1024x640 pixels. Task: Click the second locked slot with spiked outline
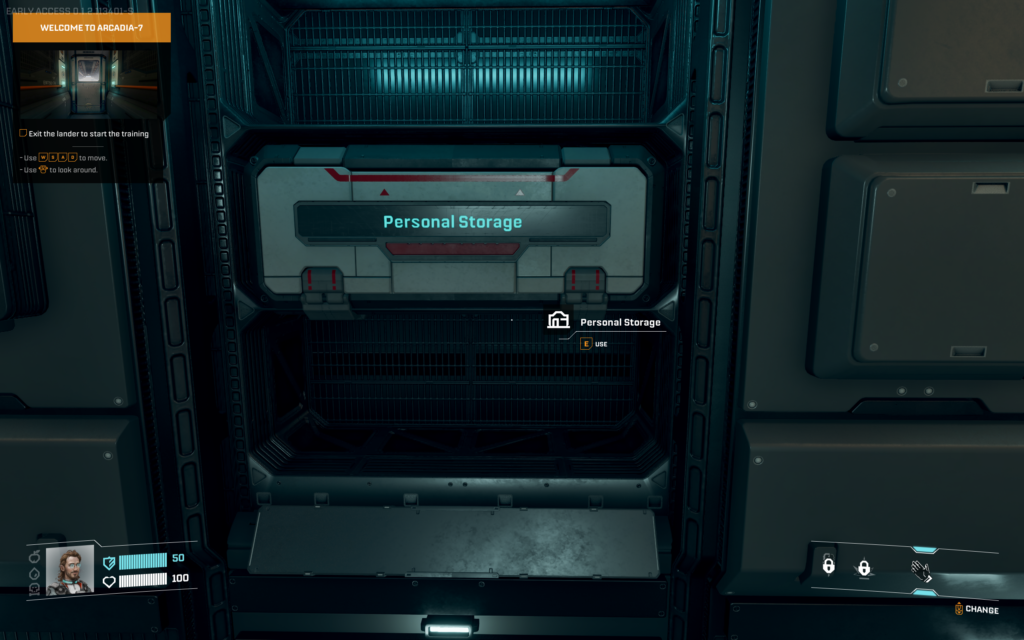[863, 568]
